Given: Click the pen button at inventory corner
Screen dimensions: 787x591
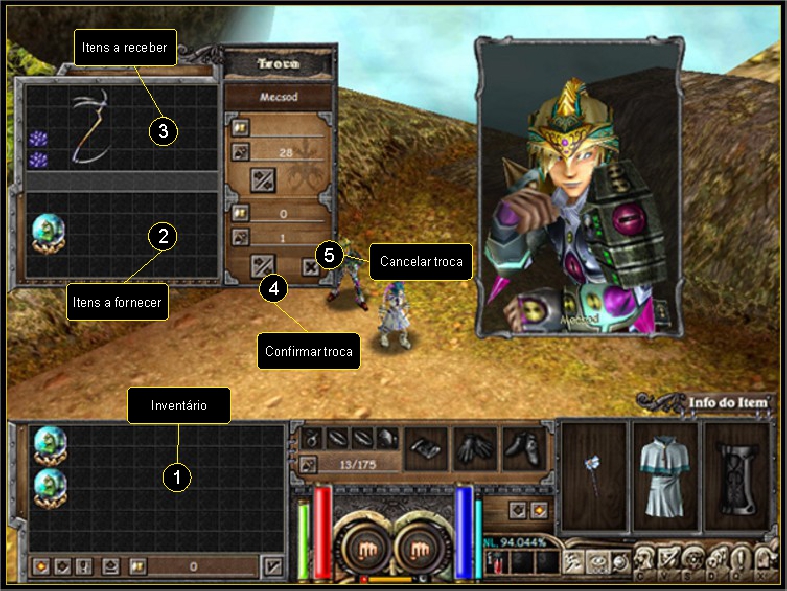Looking at the screenshot, I should click(273, 566).
